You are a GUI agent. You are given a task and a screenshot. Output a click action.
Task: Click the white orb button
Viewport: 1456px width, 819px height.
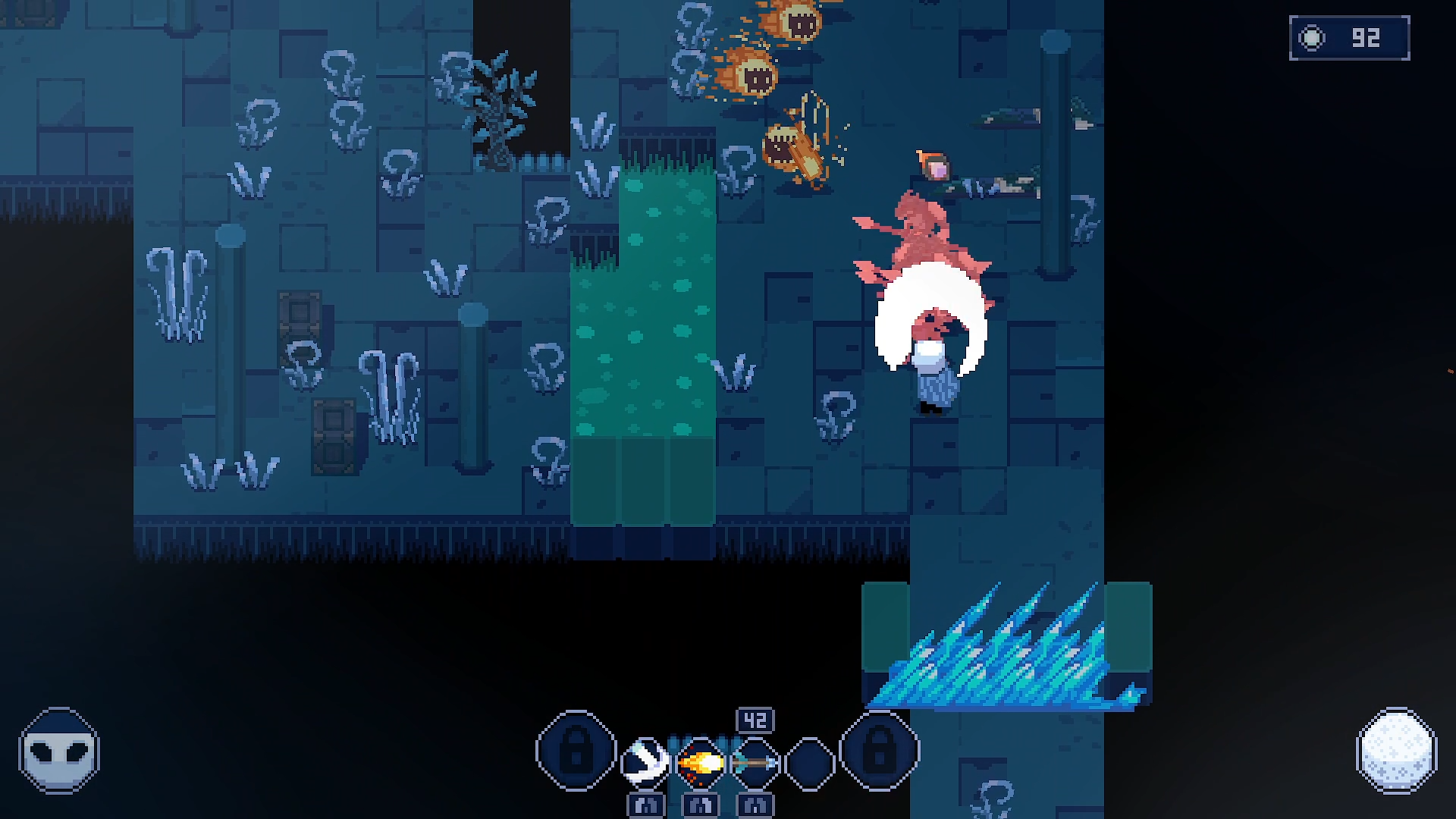tap(1396, 751)
